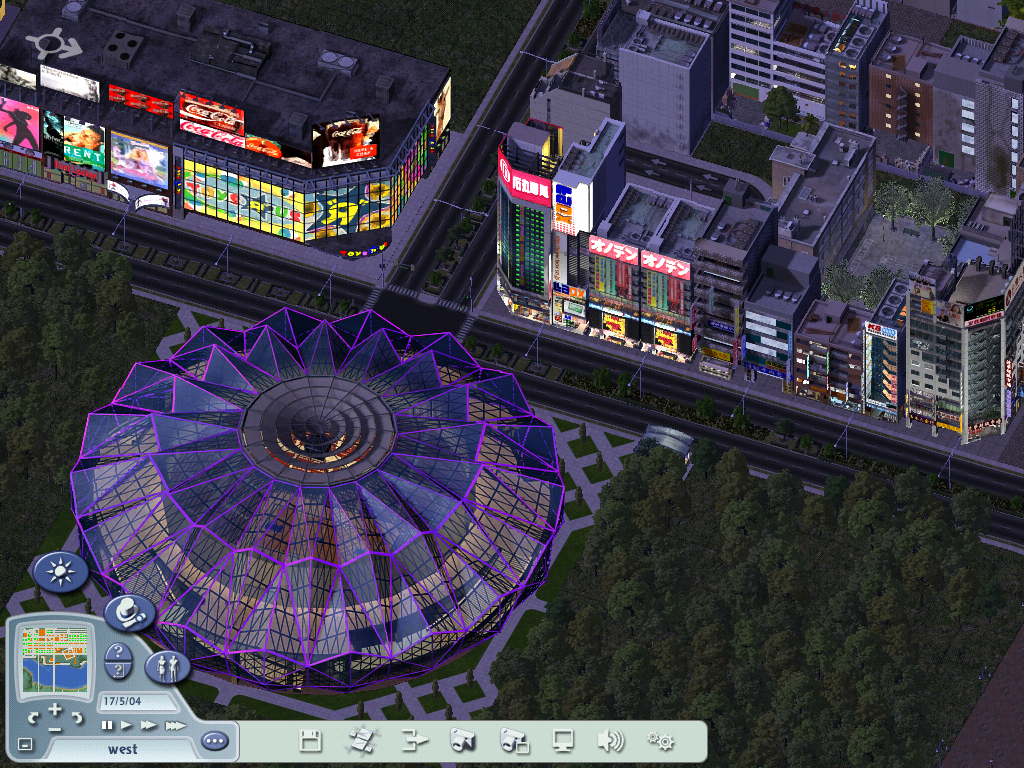Rotate the view clockwise
Image resolution: width=1024 pixels, height=768 pixels.
click(77, 717)
